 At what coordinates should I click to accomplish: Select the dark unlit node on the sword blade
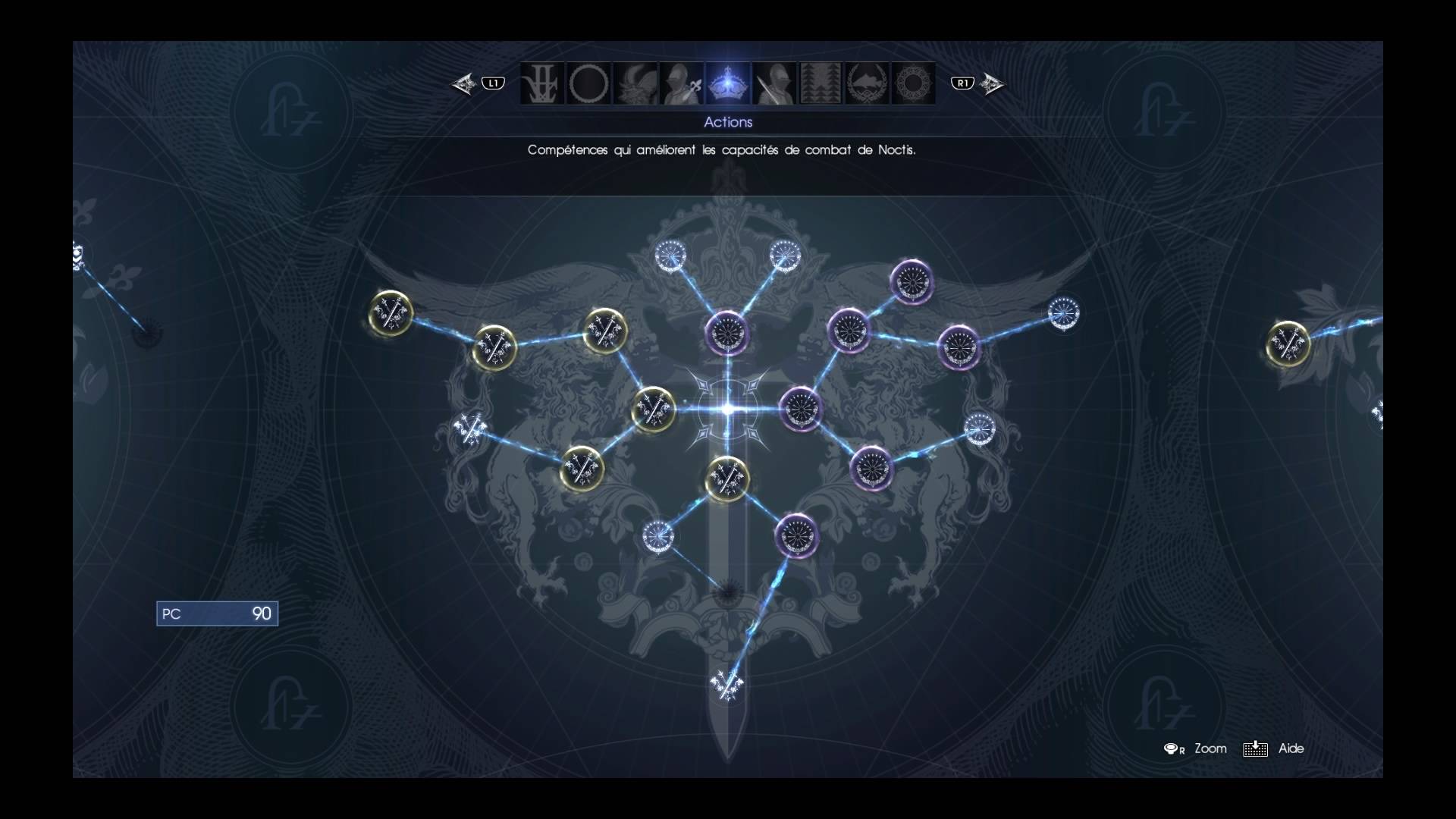(x=727, y=592)
